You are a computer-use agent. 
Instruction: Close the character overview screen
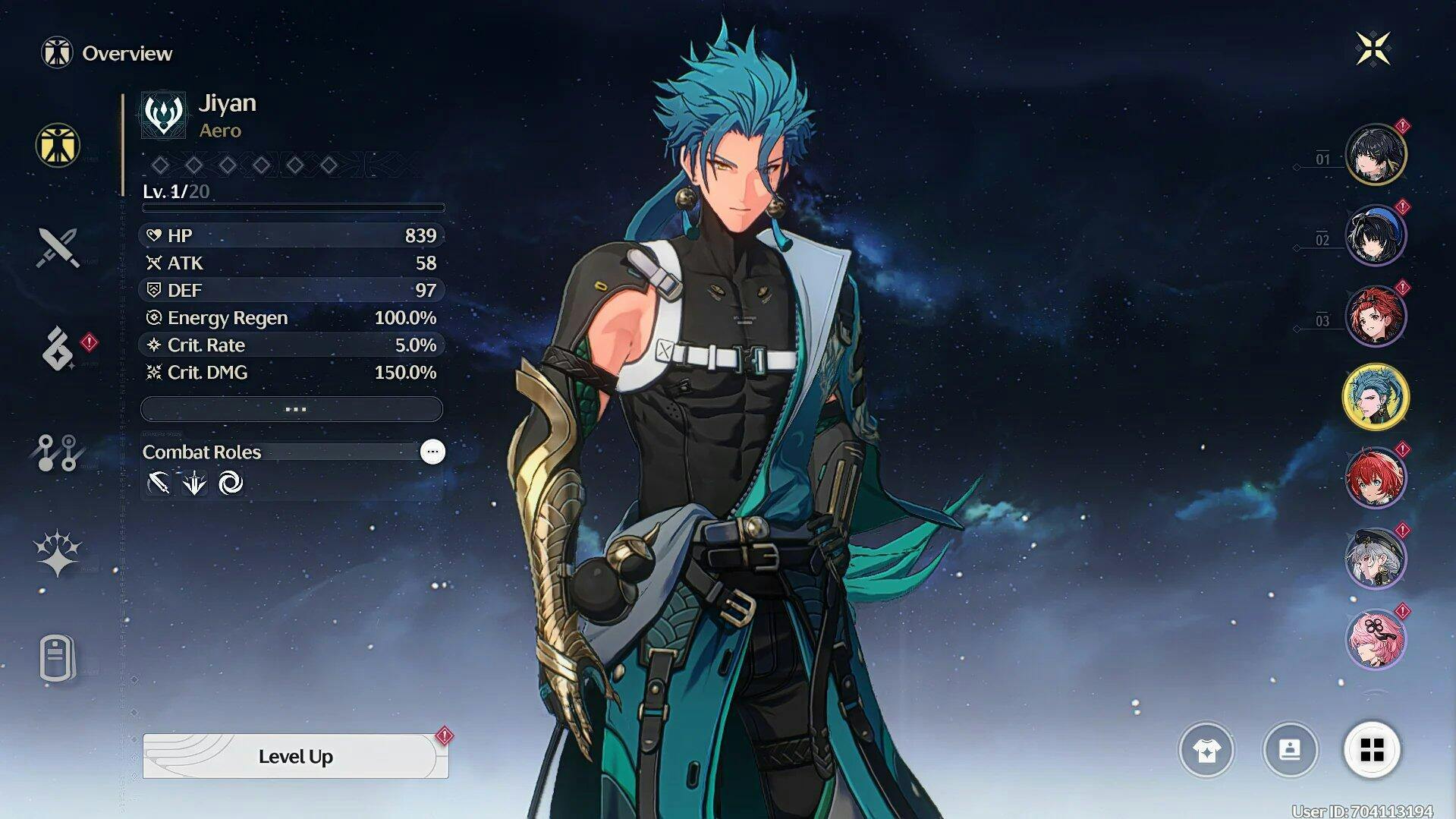(1373, 49)
